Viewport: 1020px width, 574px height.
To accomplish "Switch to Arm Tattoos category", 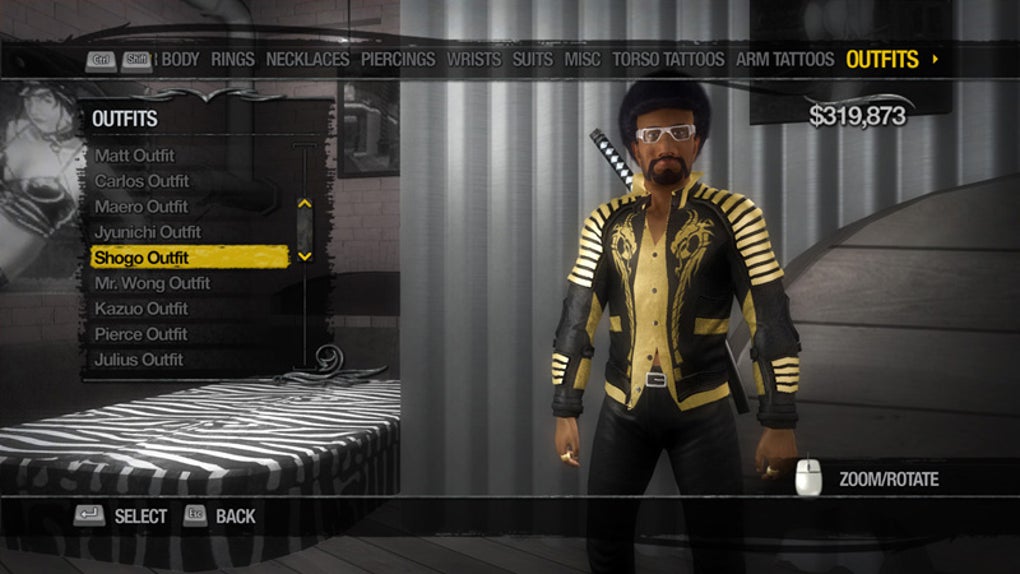I will (x=784, y=59).
